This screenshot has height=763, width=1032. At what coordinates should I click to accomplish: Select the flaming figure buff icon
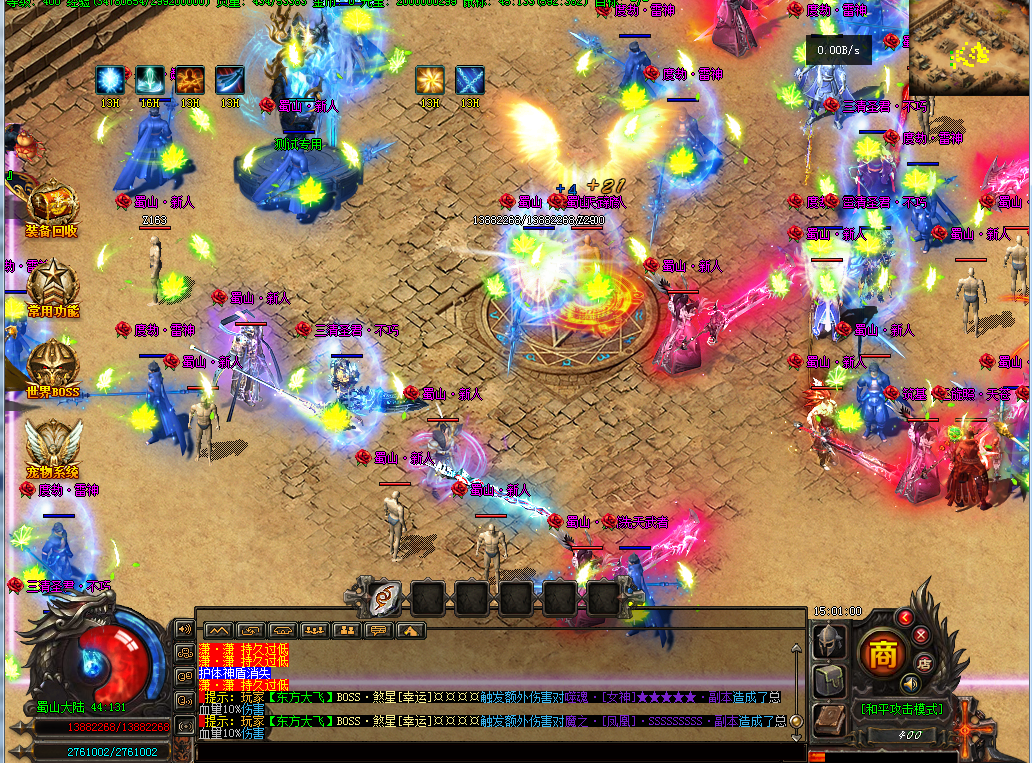click(x=190, y=80)
